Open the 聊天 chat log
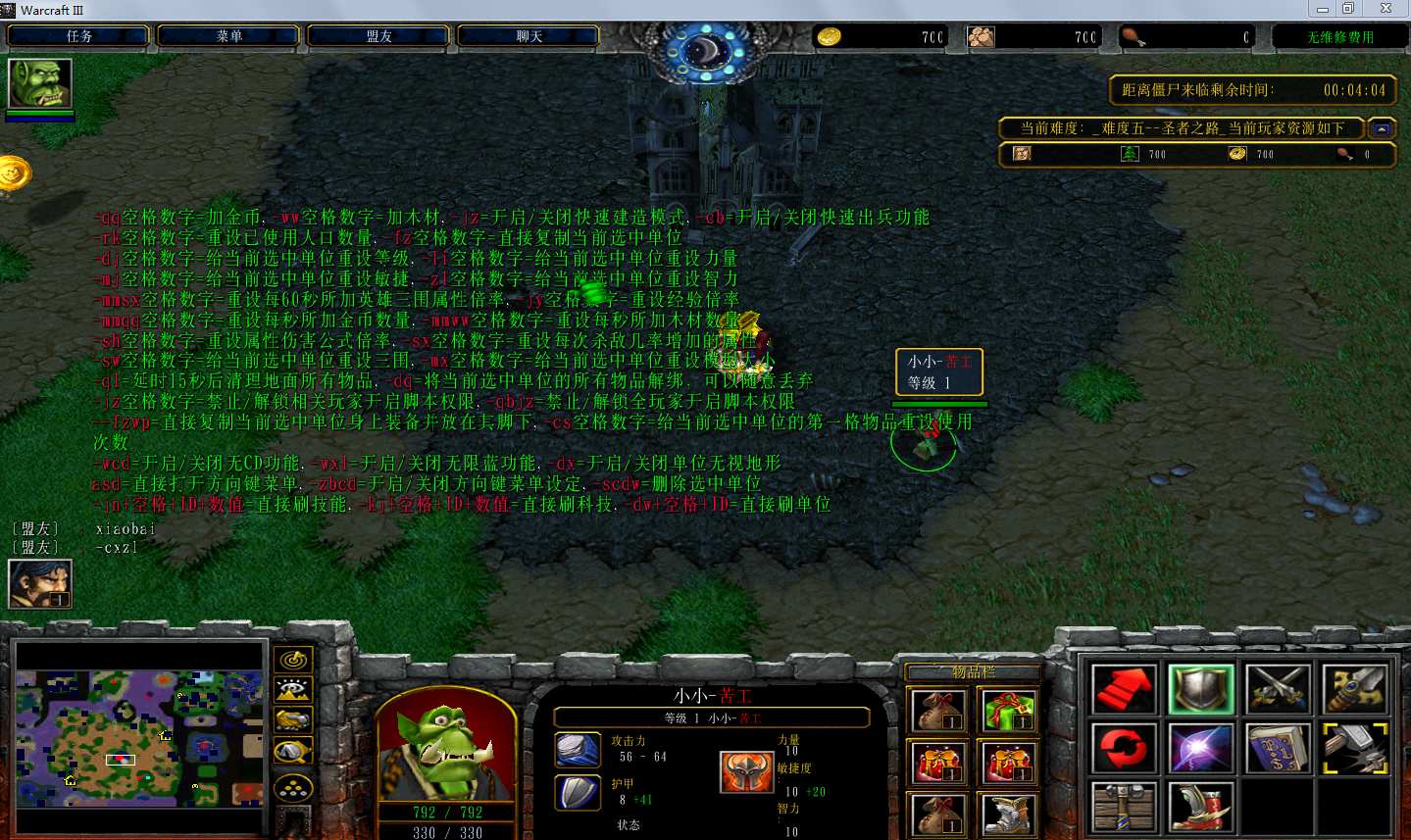Image resolution: width=1411 pixels, height=840 pixels. (x=529, y=36)
